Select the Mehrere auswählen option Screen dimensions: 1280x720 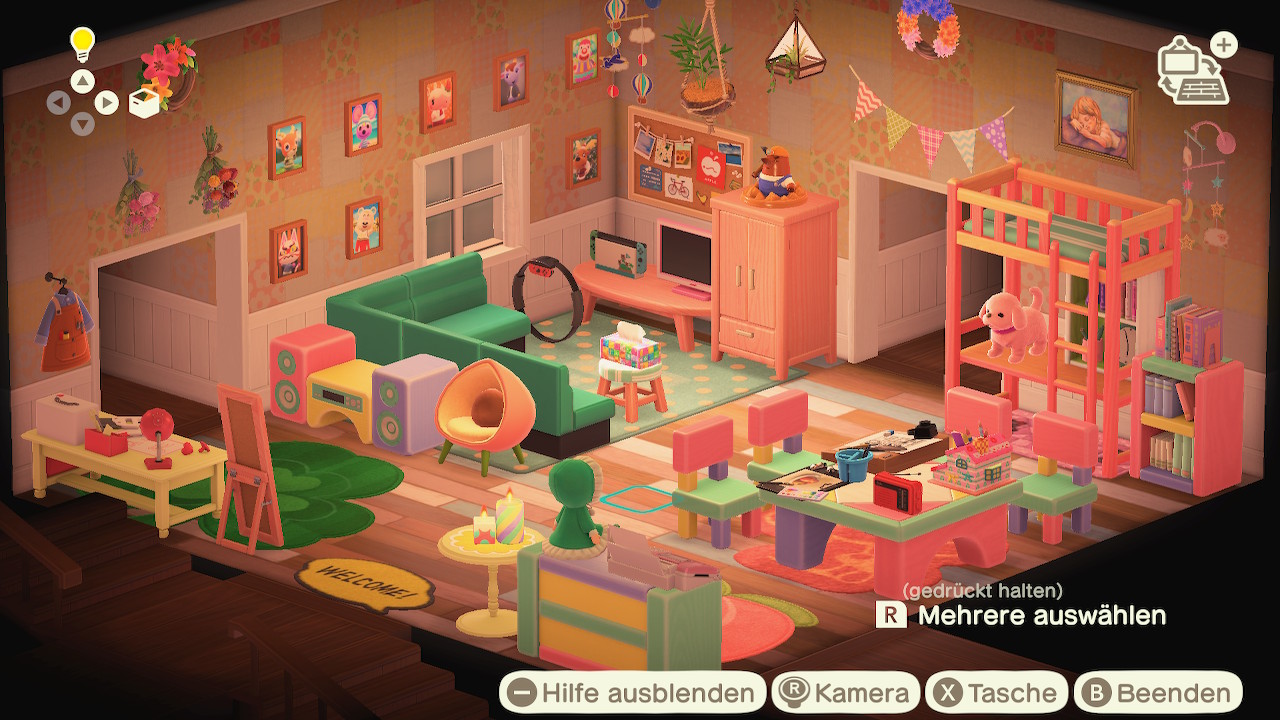coord(1021,615)
